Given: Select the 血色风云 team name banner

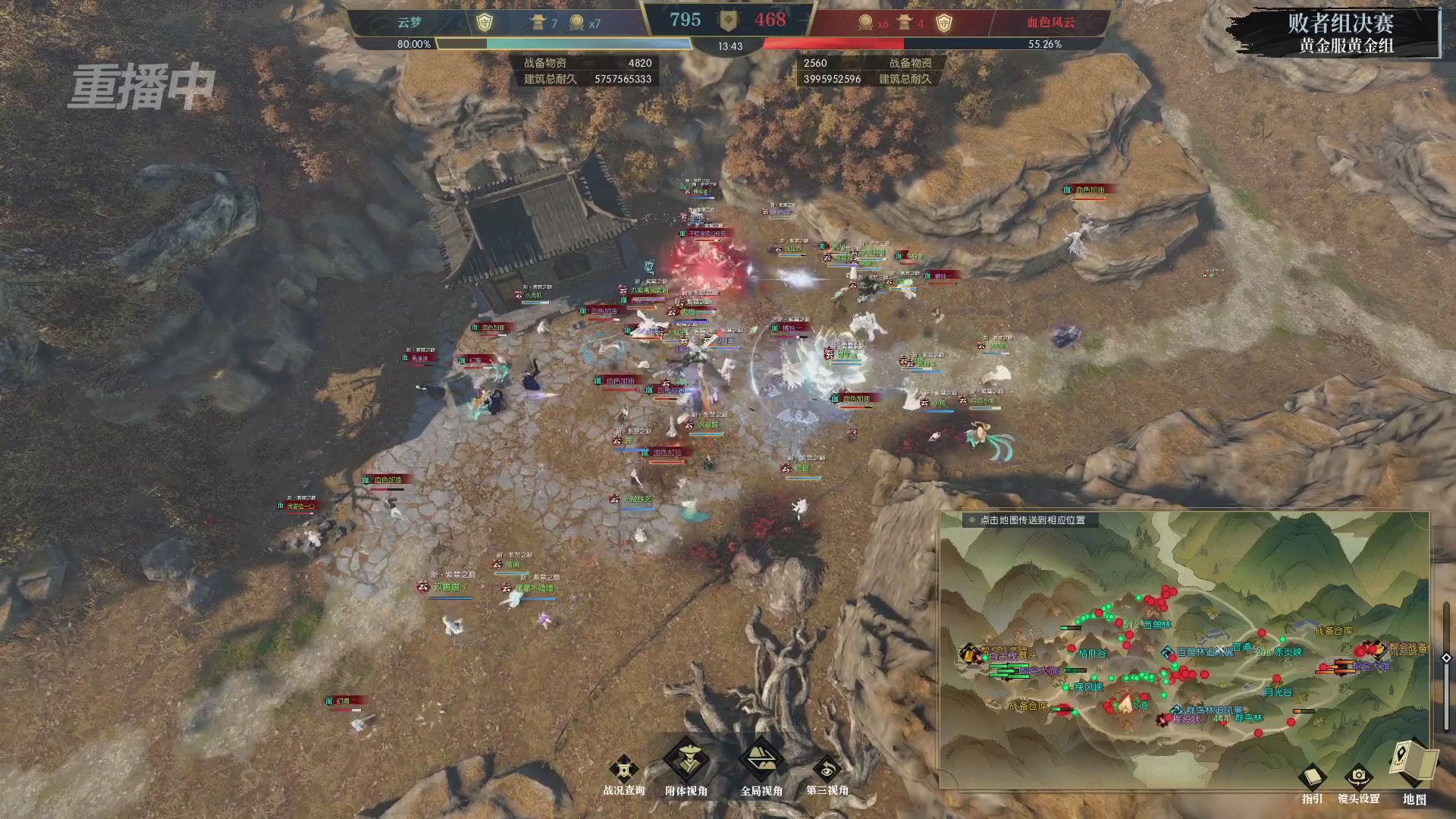Looking at the screenshot, I should (1050, 23).
